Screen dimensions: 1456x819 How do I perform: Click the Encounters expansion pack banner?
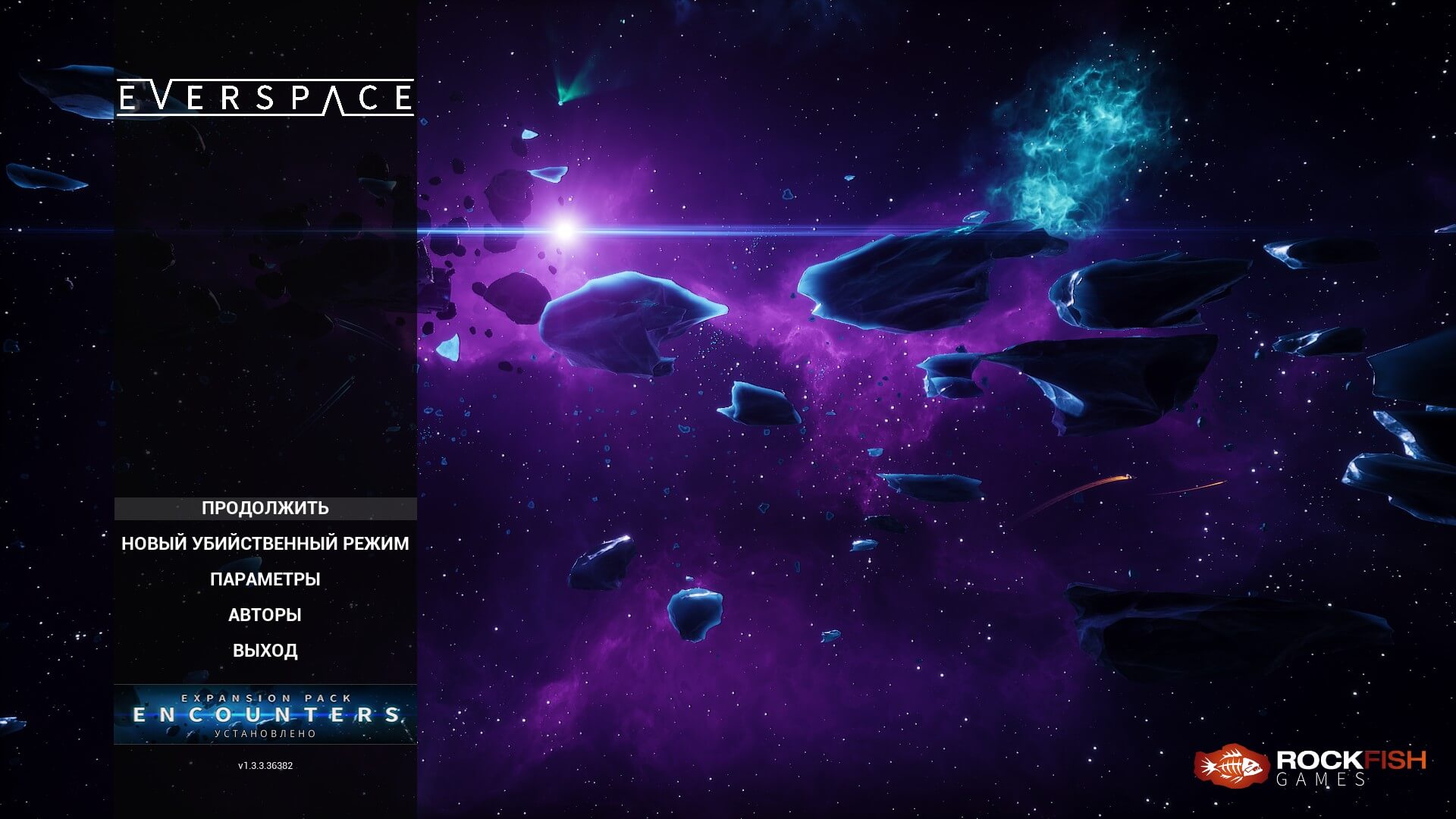[265, 714]
